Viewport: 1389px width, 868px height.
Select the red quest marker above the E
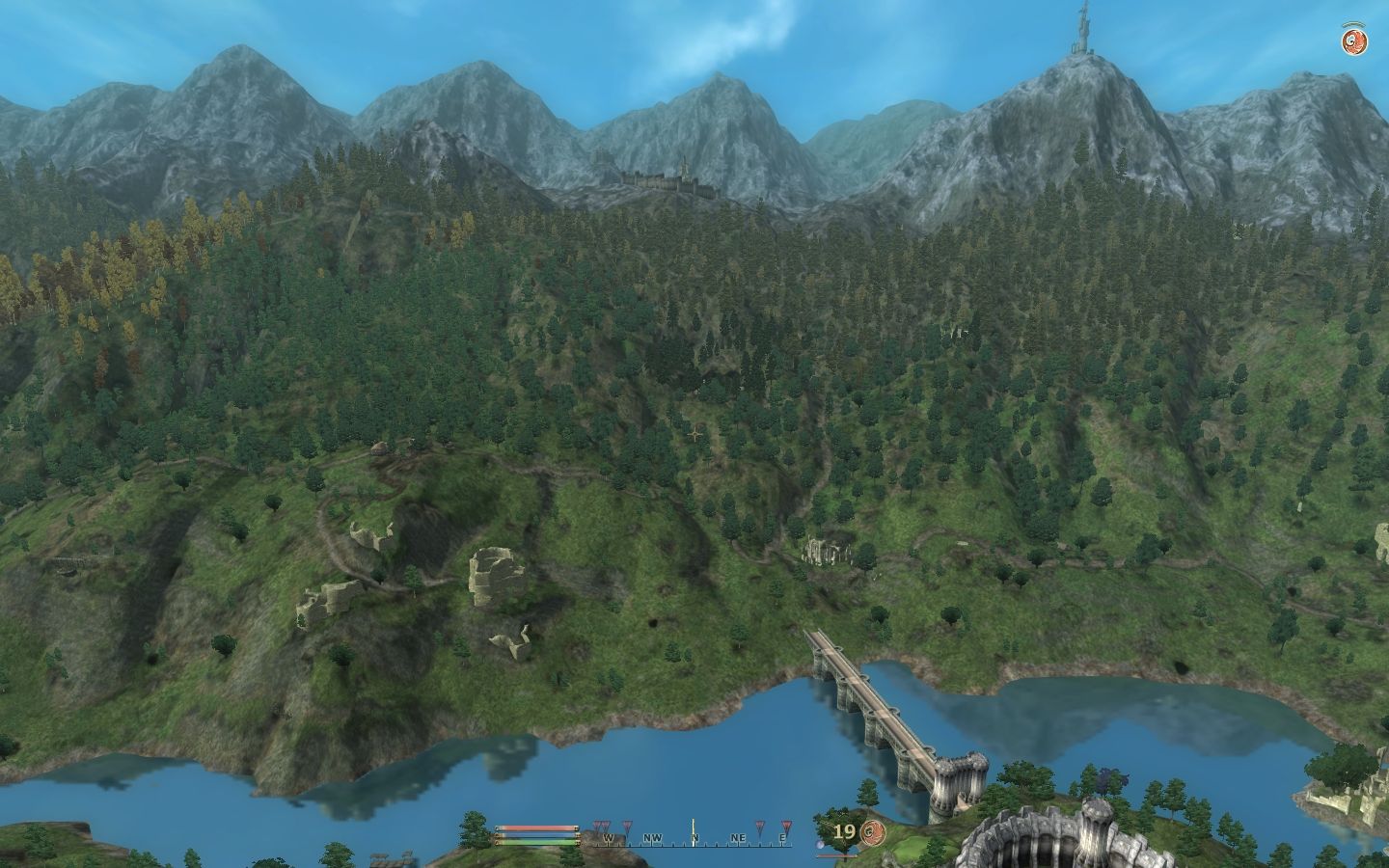[x=788, y=826]
